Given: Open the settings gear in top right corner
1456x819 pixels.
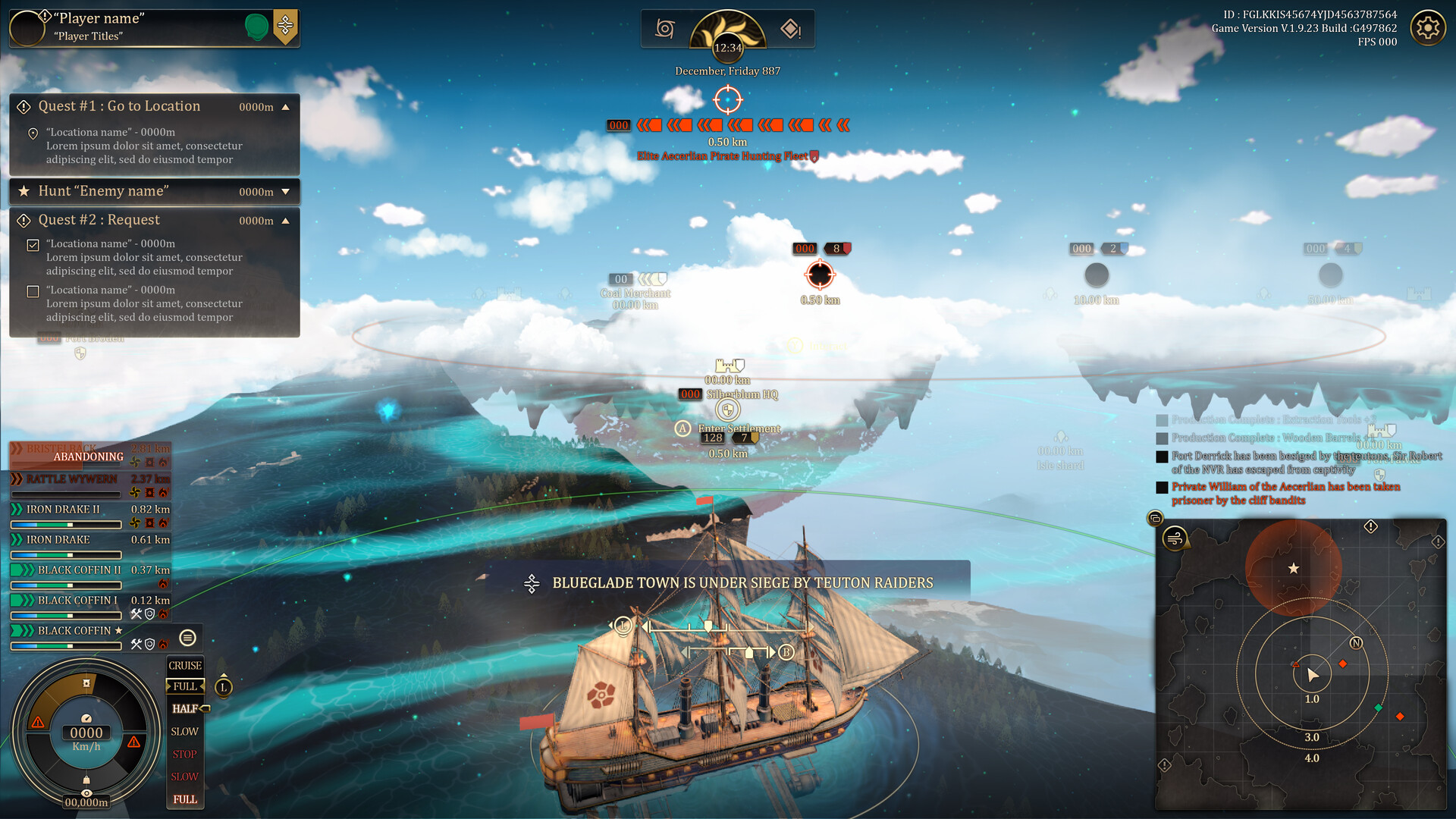Looking at the screenshot, I should coord(1427,27).
